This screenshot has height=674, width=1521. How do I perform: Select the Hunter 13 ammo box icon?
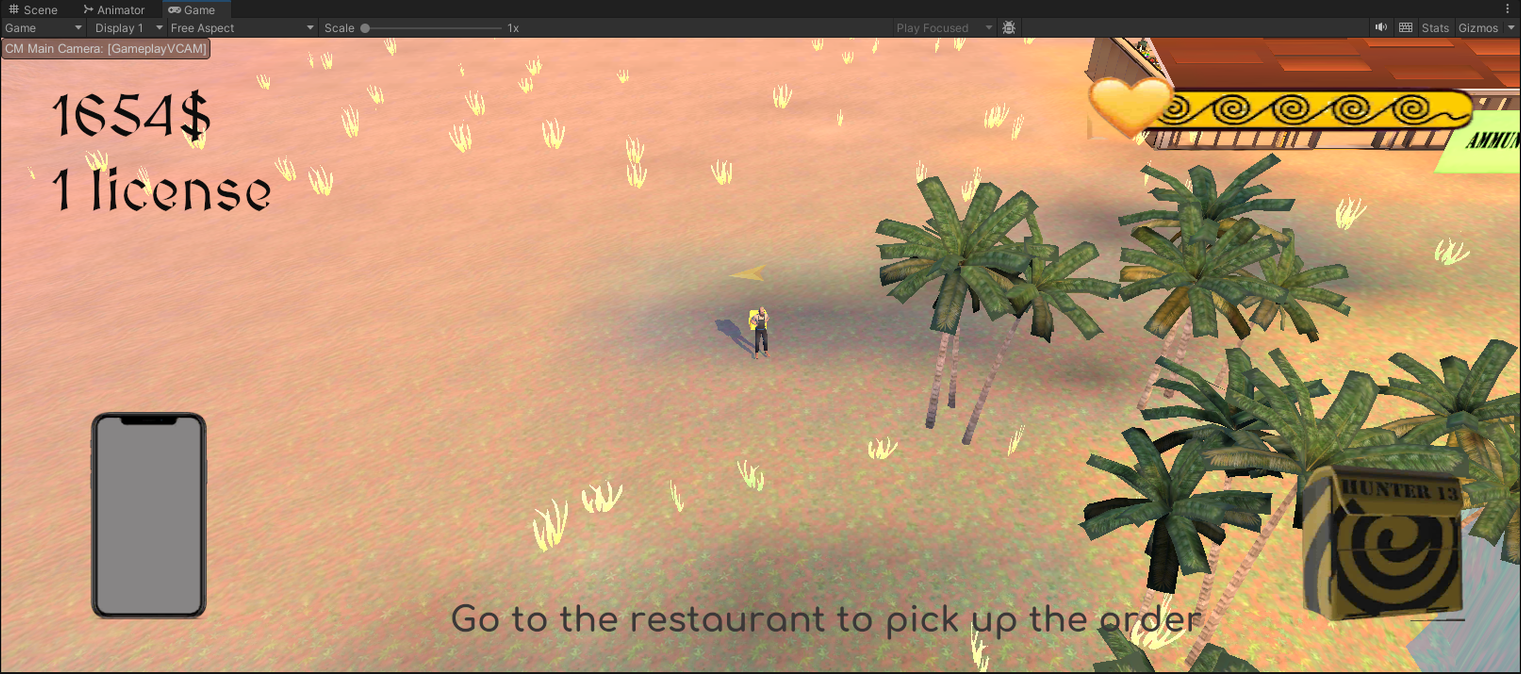pos(1382,543)
